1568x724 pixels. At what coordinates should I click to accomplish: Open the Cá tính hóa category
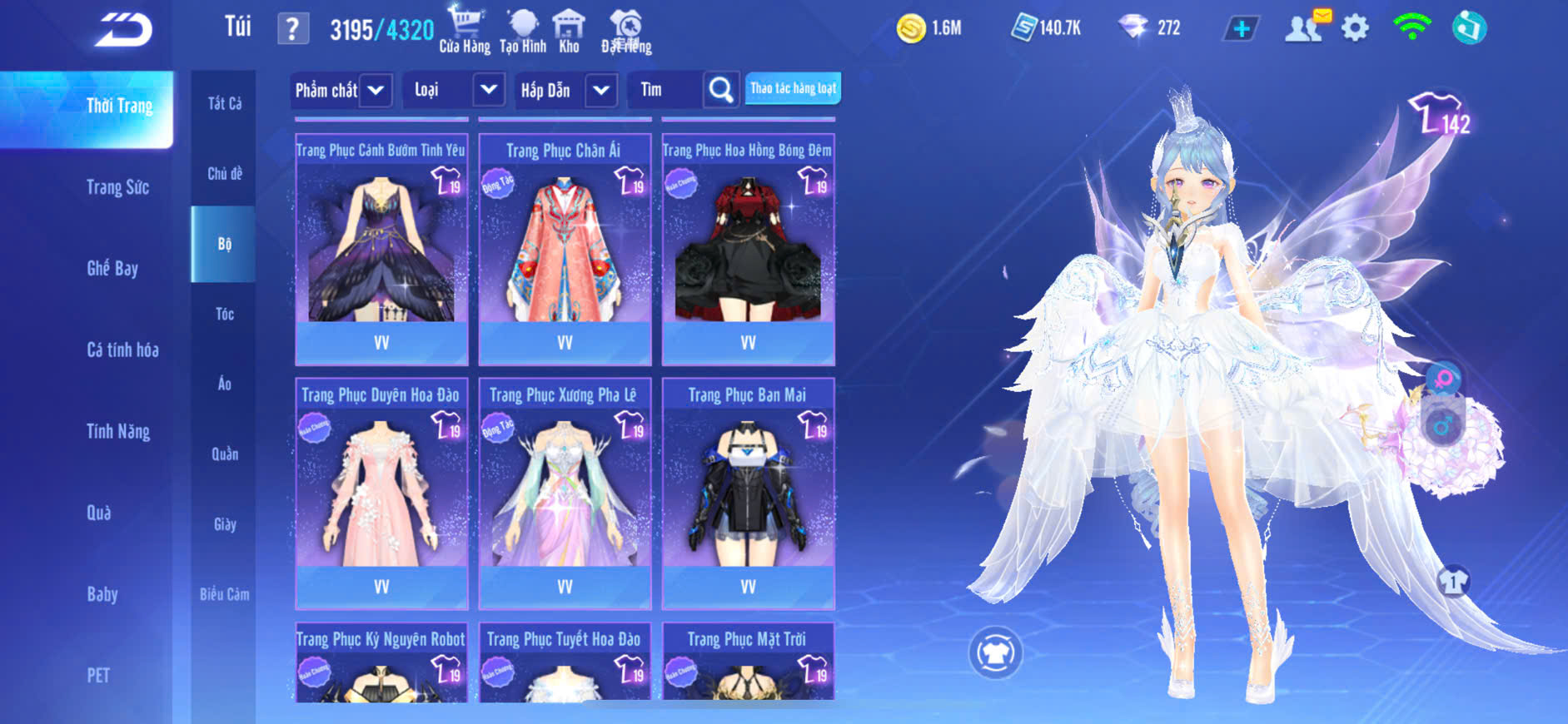click(x=122, y=350)
